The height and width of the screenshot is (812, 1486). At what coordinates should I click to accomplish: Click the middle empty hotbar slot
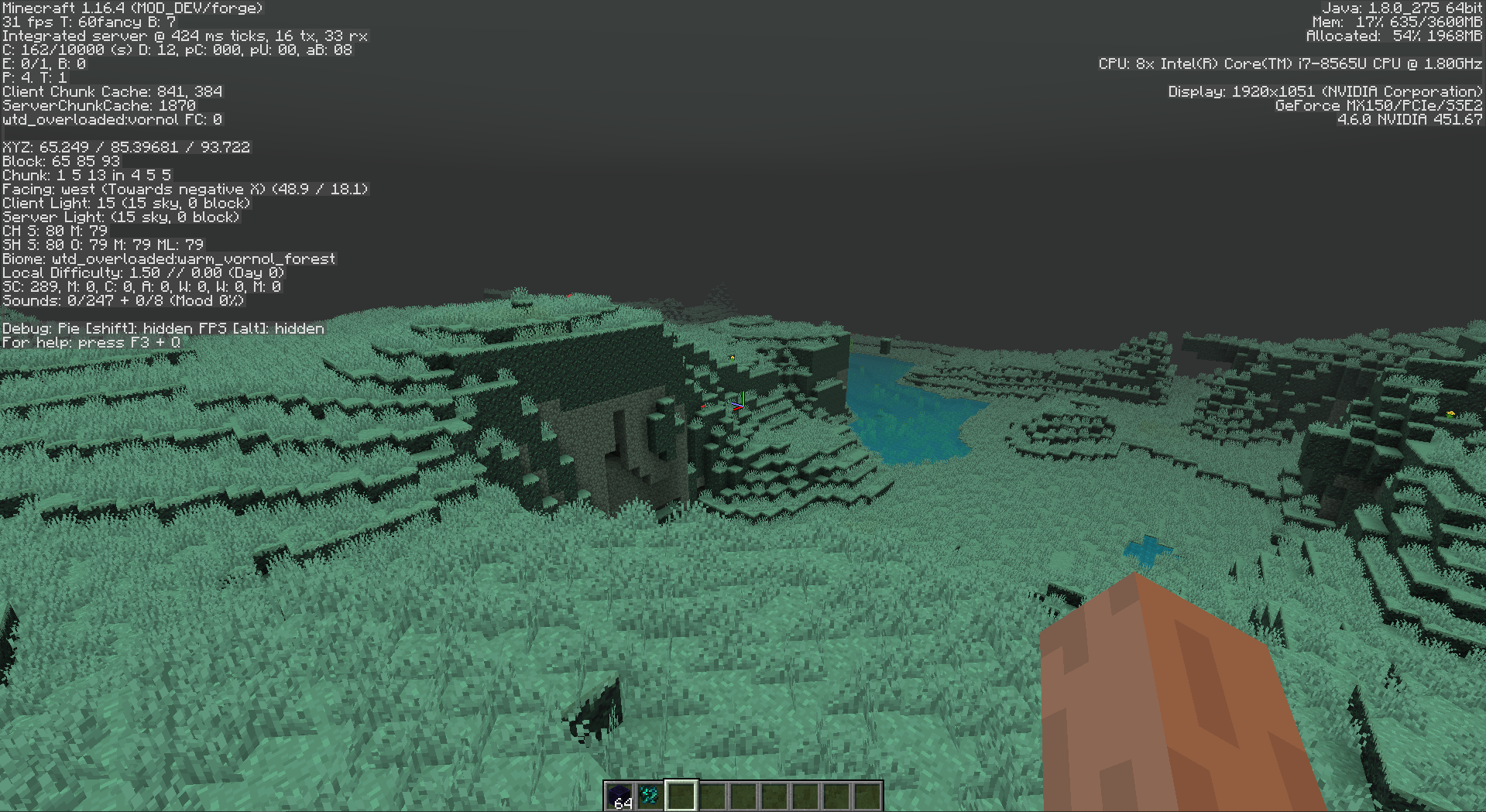point(743,793)
